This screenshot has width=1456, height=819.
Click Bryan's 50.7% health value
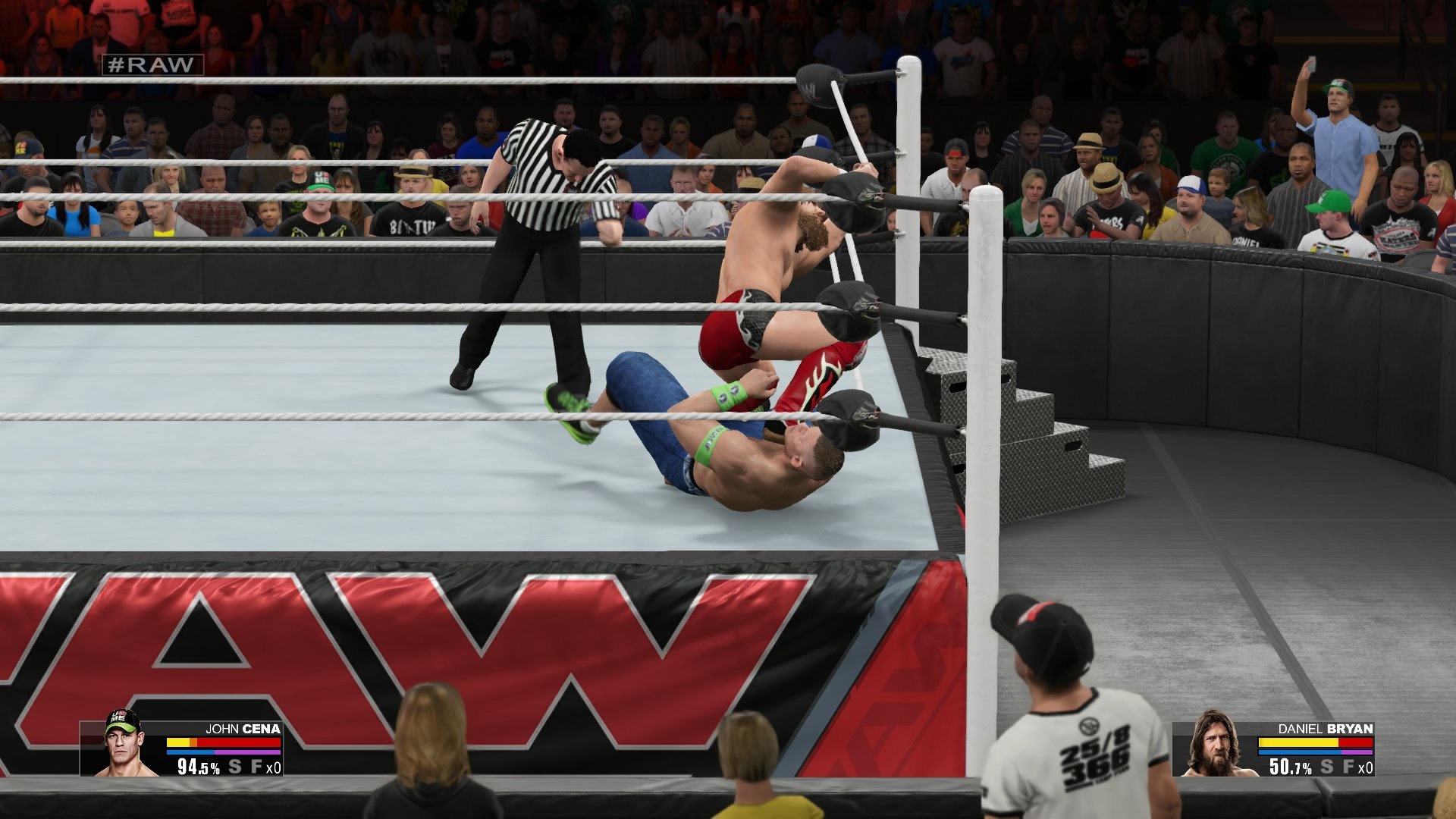point(1289,766)
